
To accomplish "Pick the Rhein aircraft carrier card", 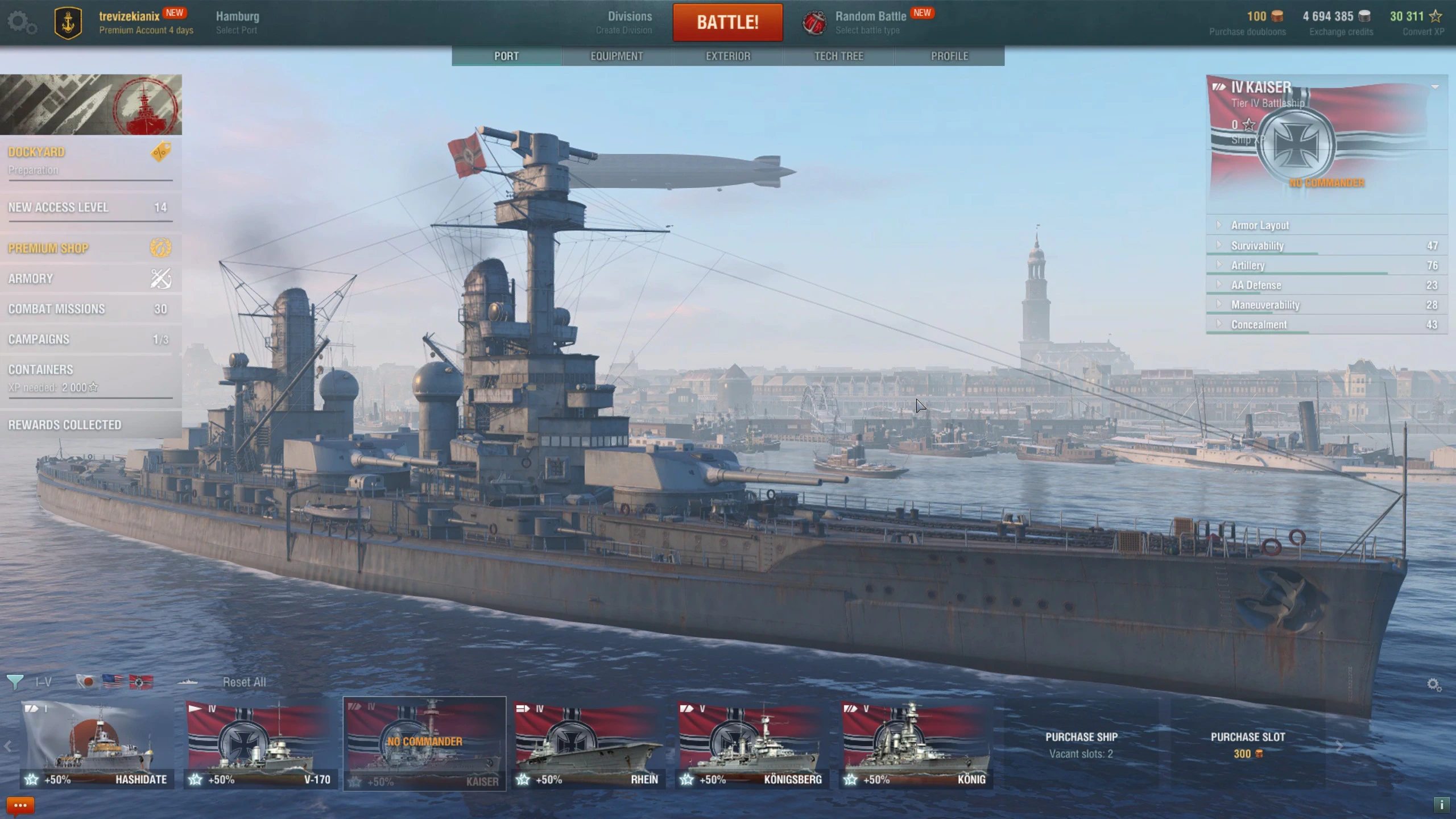I will click(x=588, y=744).
